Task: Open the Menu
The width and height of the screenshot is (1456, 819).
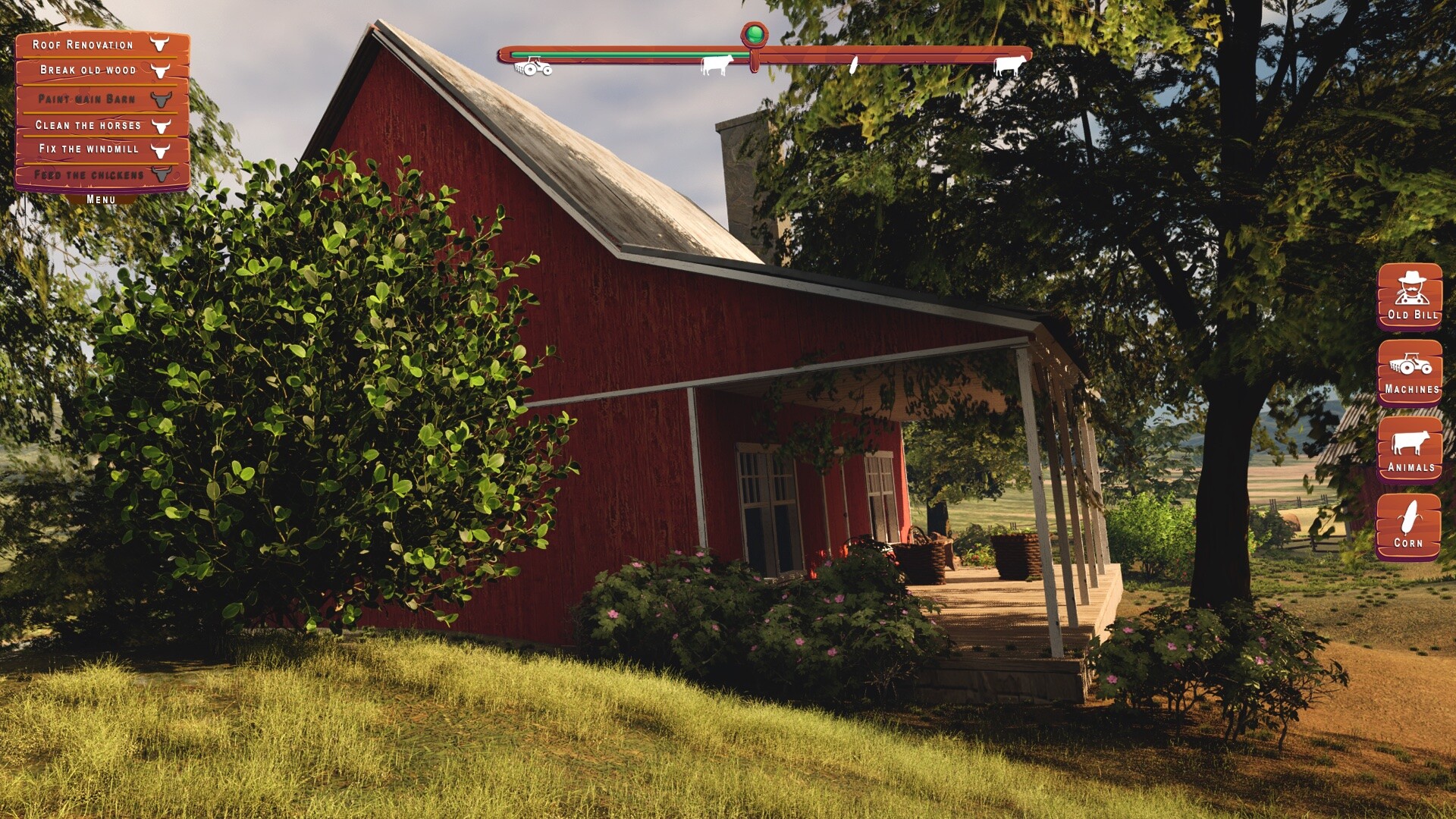Action: [x=99, y=197]
